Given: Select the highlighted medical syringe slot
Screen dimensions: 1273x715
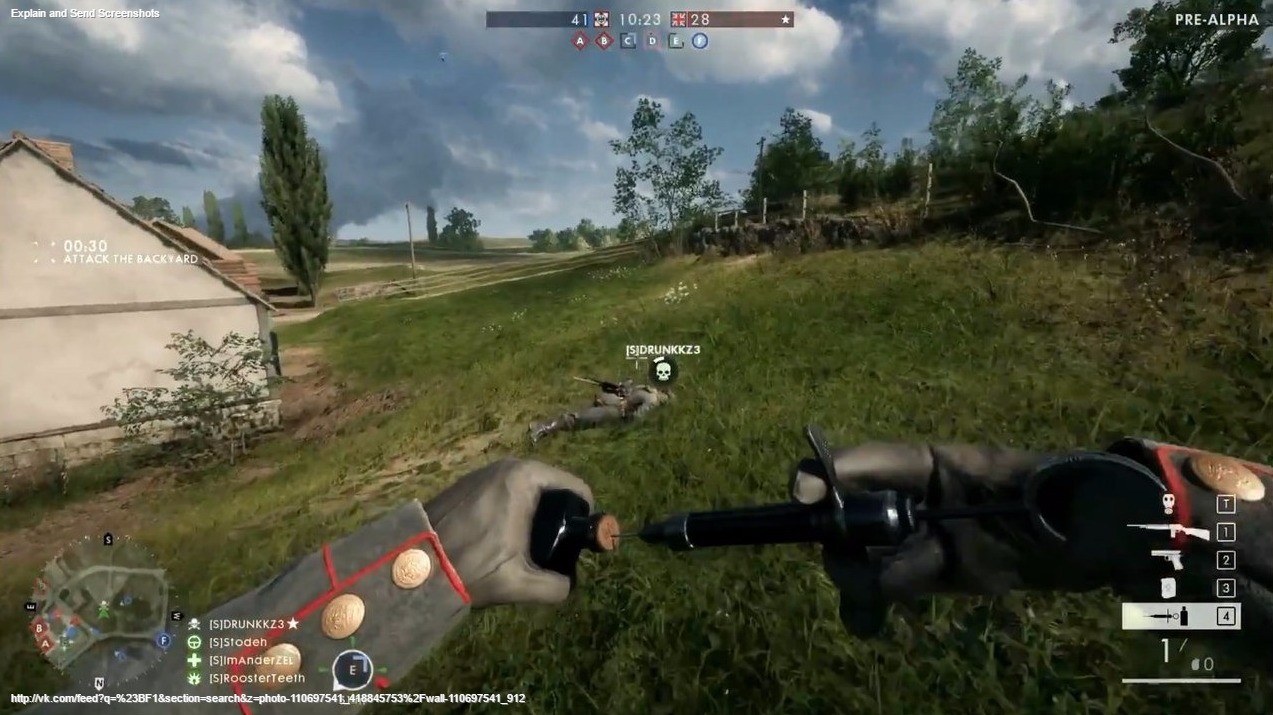Looking at the screenshot, I should (1180, 616).
